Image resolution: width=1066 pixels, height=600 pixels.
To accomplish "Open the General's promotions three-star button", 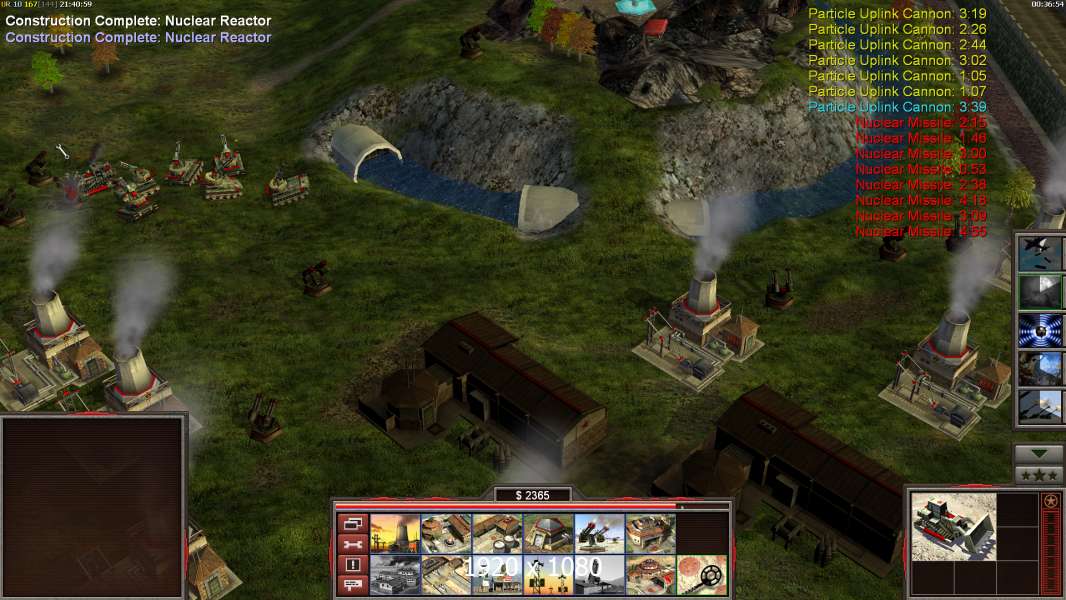I will click(x=1039, y=475).
